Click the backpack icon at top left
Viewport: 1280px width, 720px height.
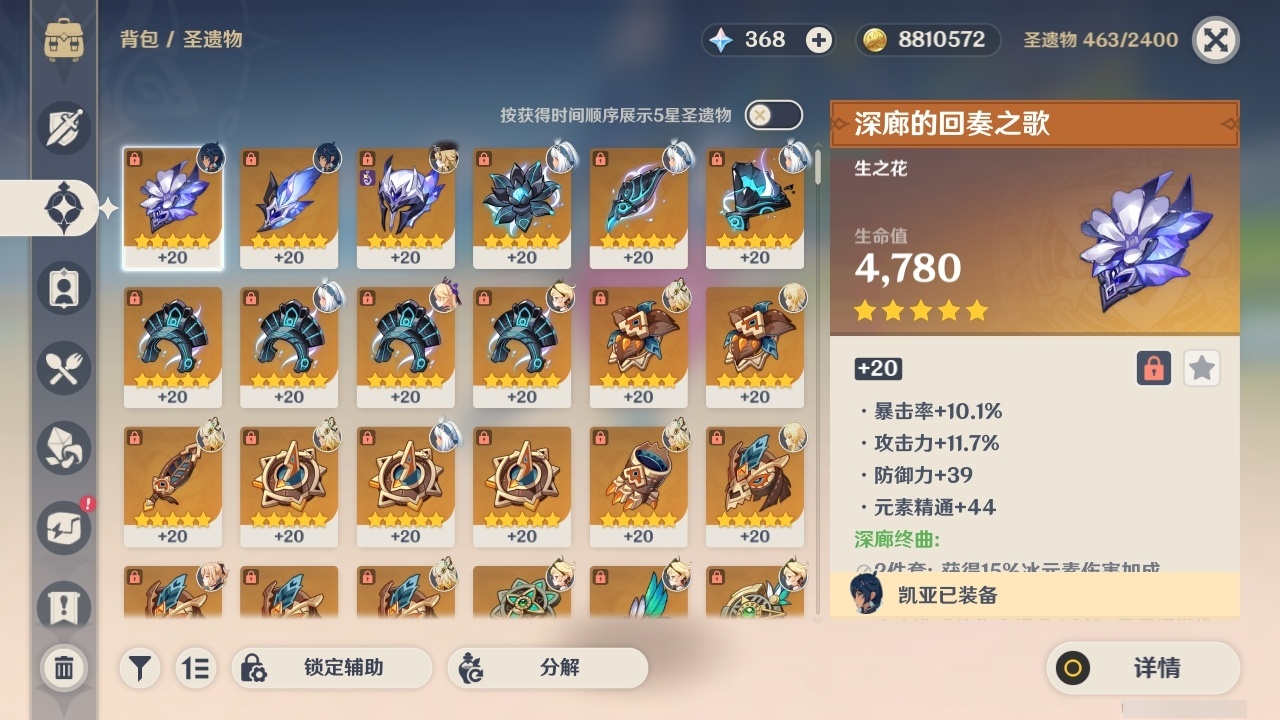(x=64, y=40)
